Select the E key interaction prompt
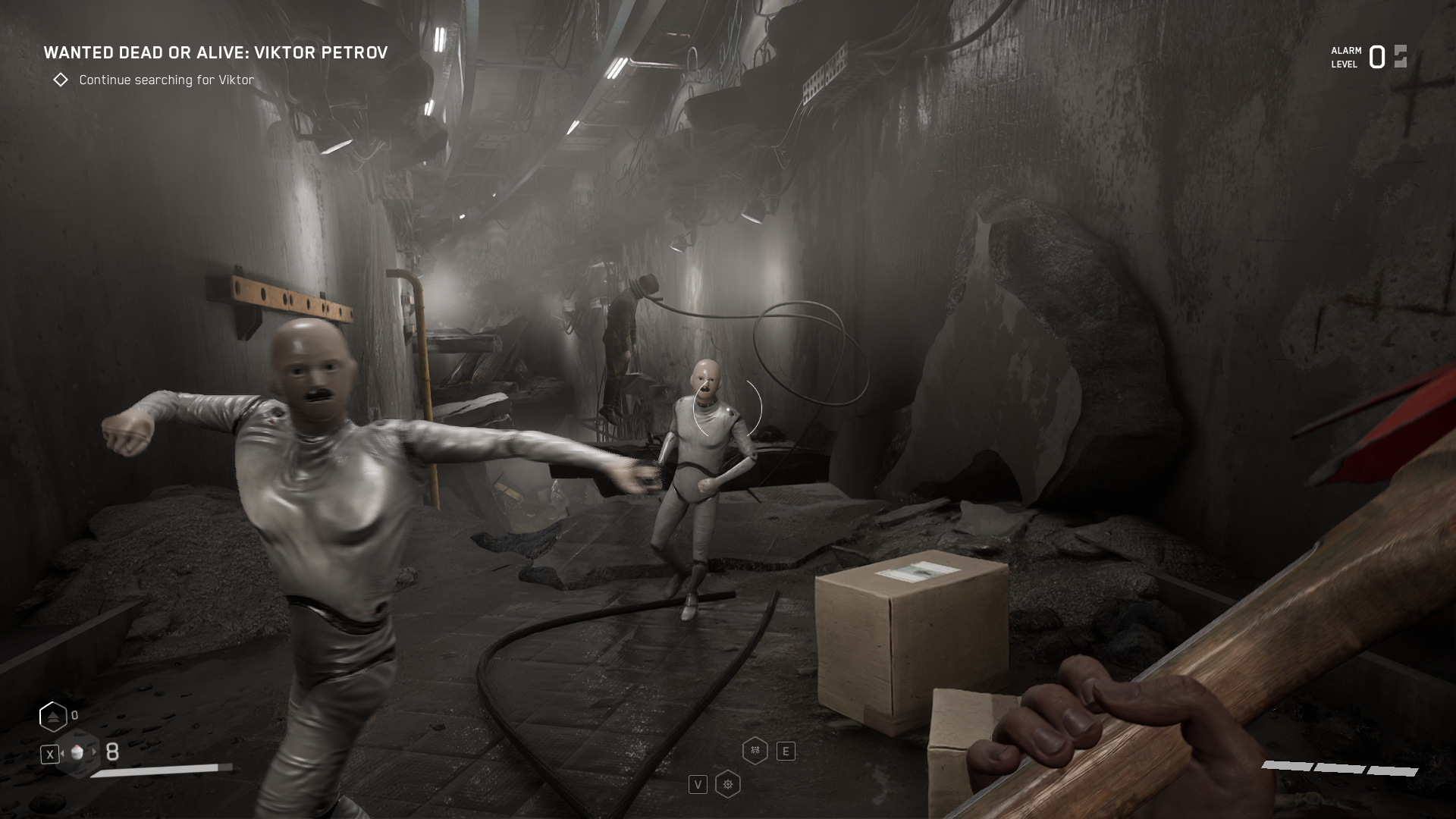The image size is (1456, 819). pyautogui.click(x=786, y=752)
